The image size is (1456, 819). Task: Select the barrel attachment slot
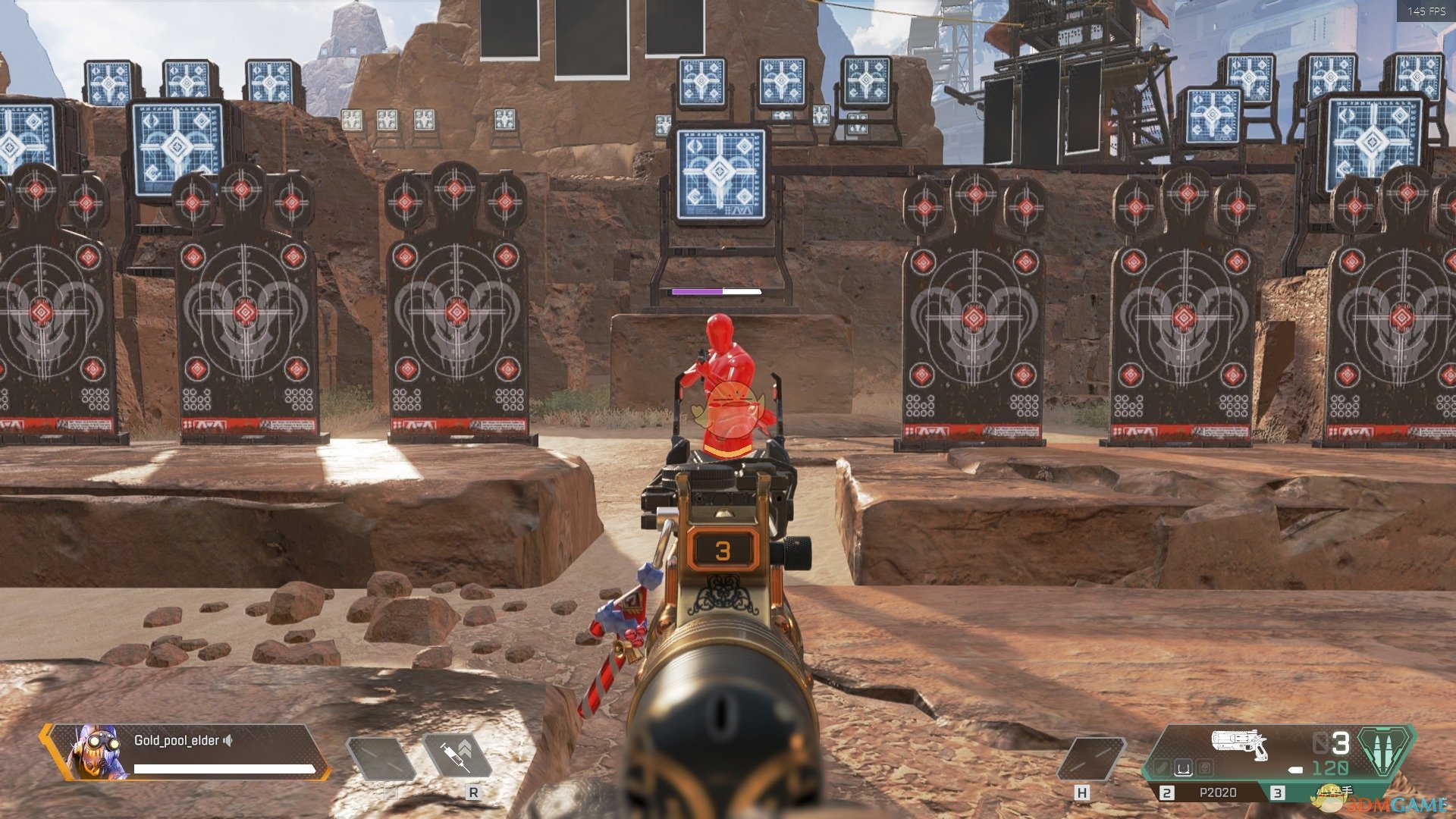[1163, 769]
